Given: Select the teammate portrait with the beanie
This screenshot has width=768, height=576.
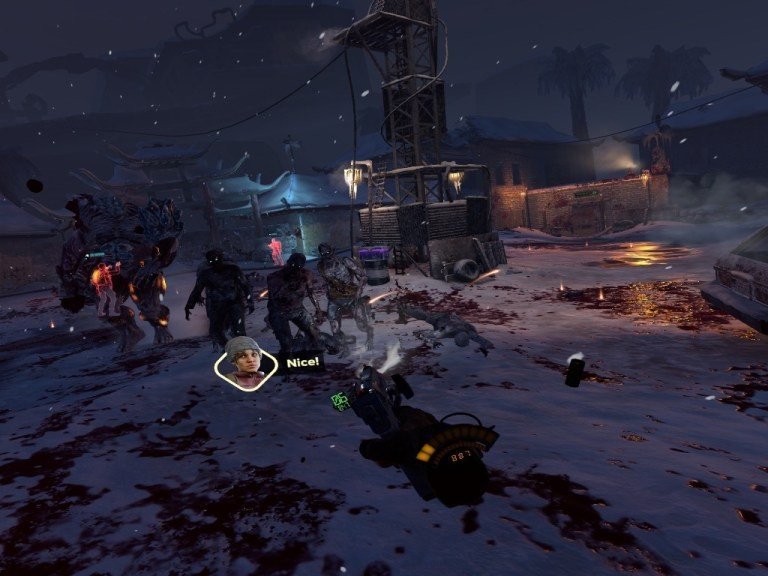Looking at the screenshot, I should (245, 362).
